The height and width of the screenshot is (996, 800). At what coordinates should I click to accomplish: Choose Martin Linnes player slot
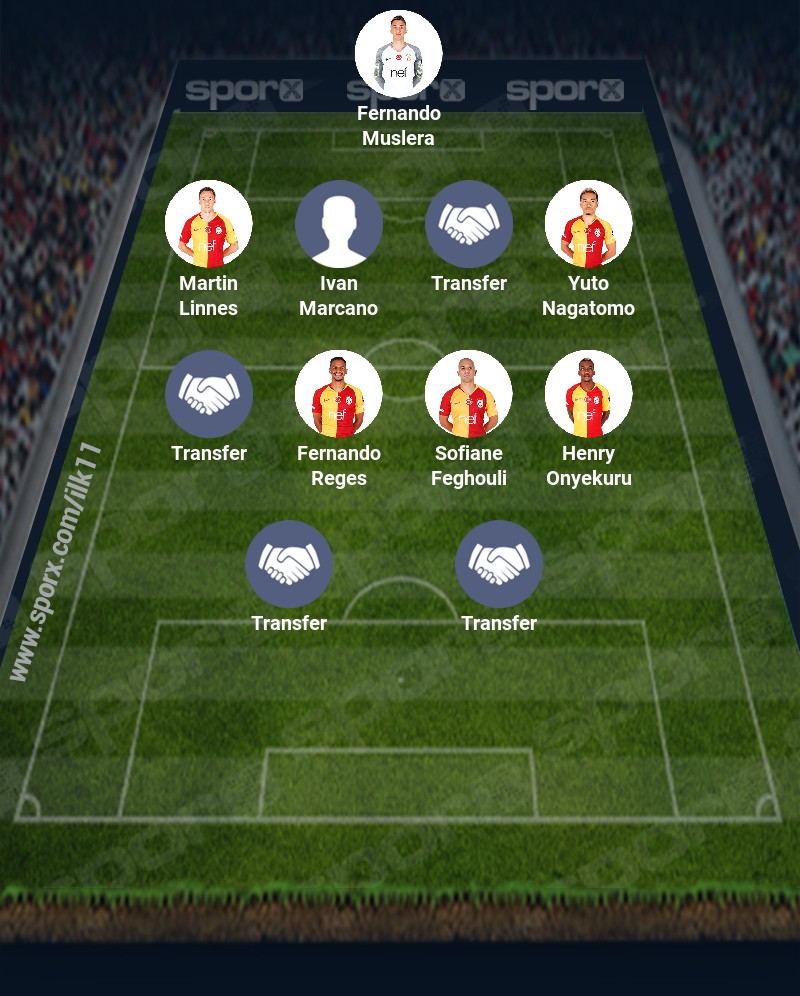208,224
